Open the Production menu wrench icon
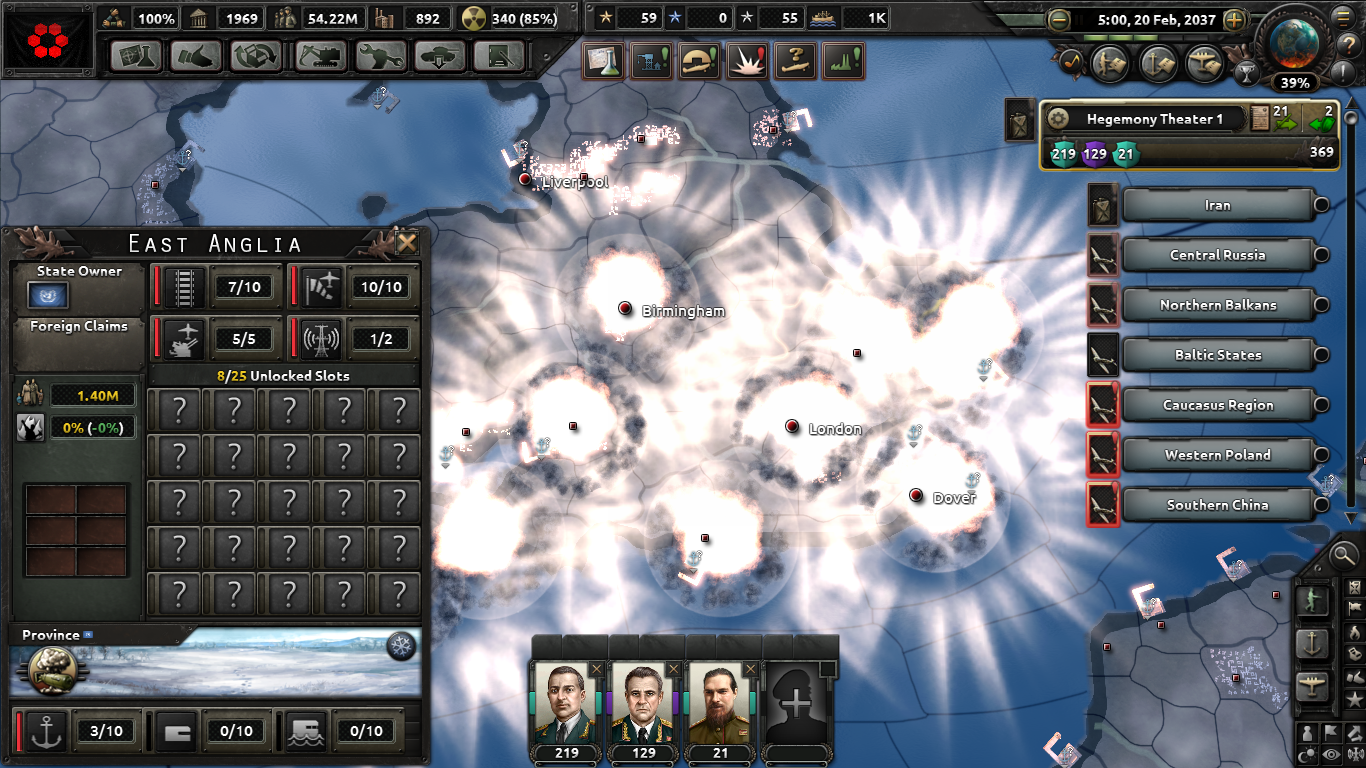The height and width of the screenshot is (768, 1366). tap(379, 57)
